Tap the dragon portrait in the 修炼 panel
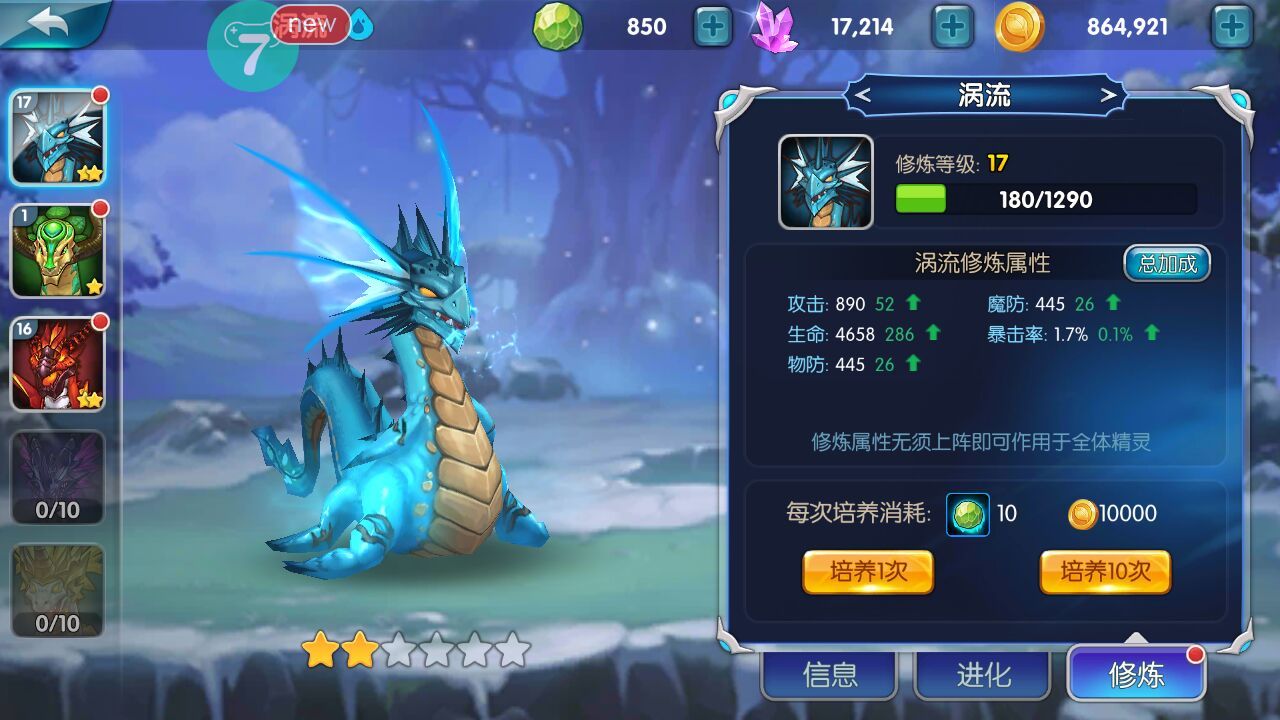Viewport: 1280px width, 720px height. pos(827,181)
